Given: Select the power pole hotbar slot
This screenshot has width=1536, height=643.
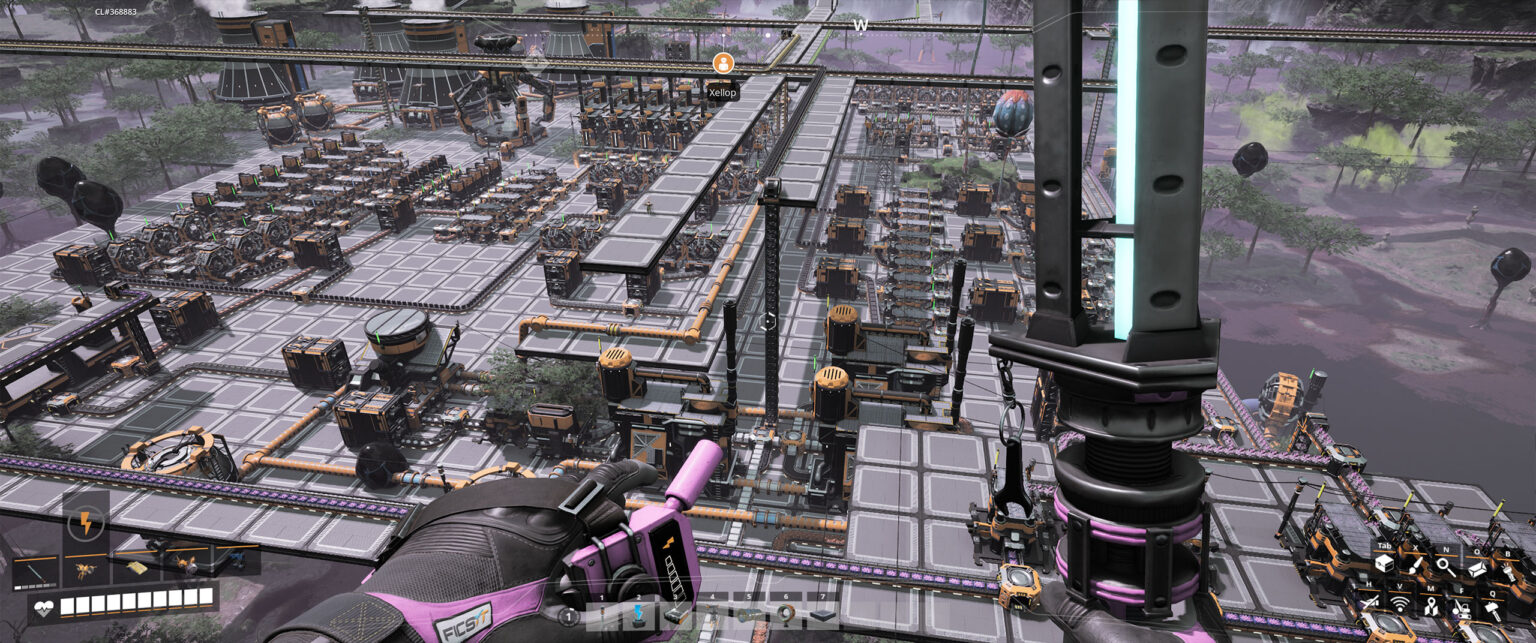Looking at the screenshot, I should coord(605,616).
